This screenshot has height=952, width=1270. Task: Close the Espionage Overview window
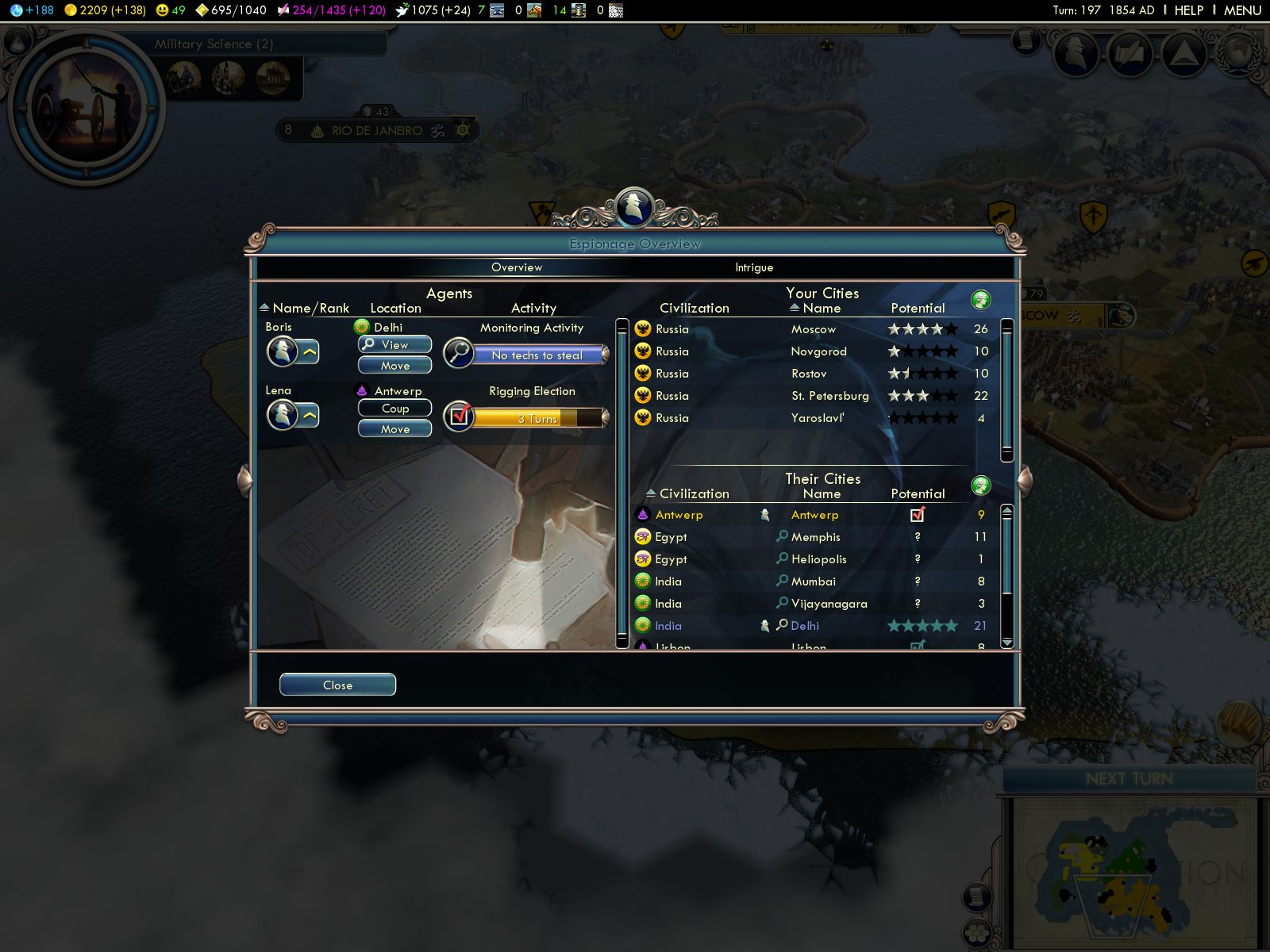(337, 685)
